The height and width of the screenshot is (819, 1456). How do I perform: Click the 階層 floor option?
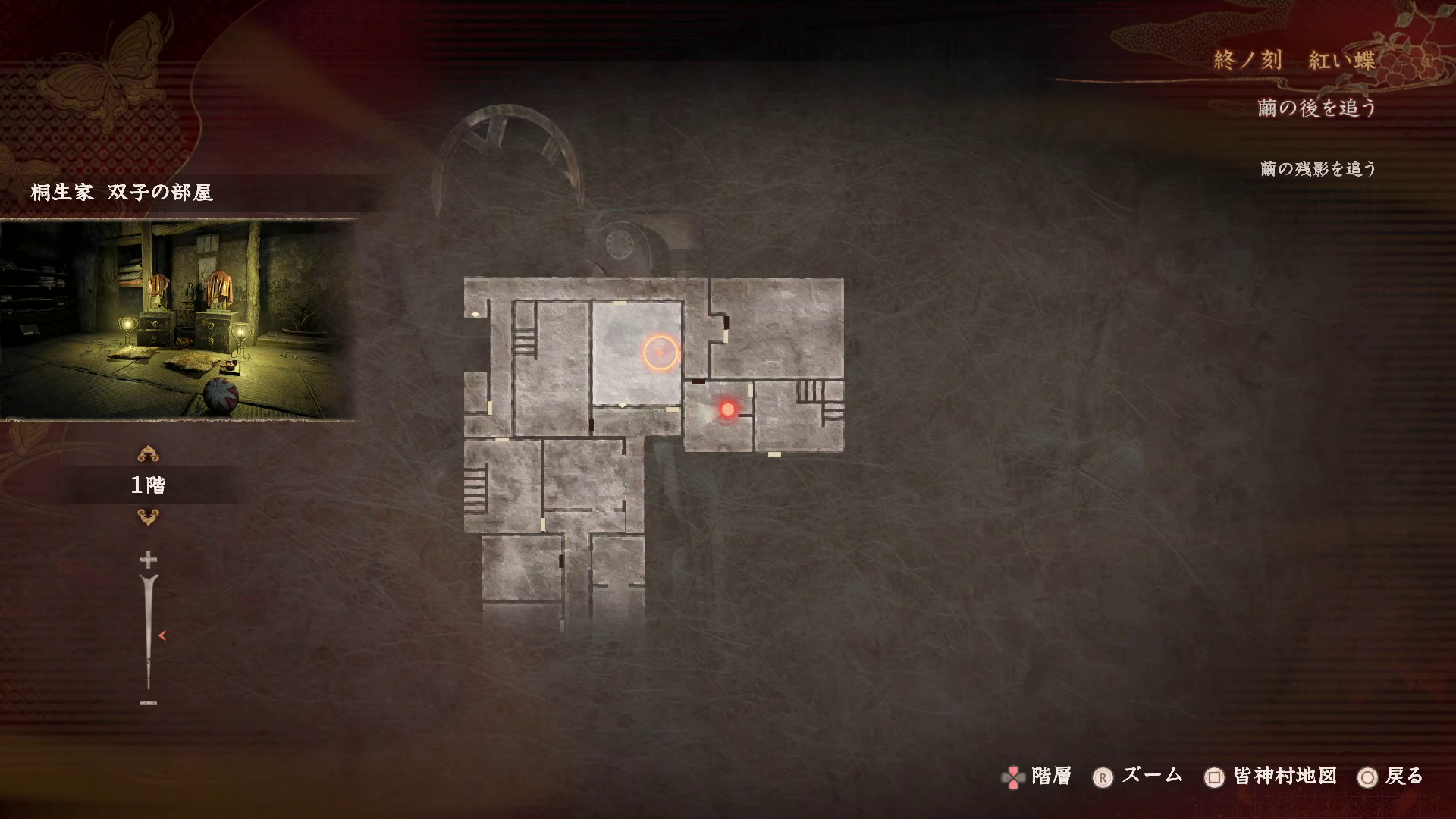tap(1037, 777)
